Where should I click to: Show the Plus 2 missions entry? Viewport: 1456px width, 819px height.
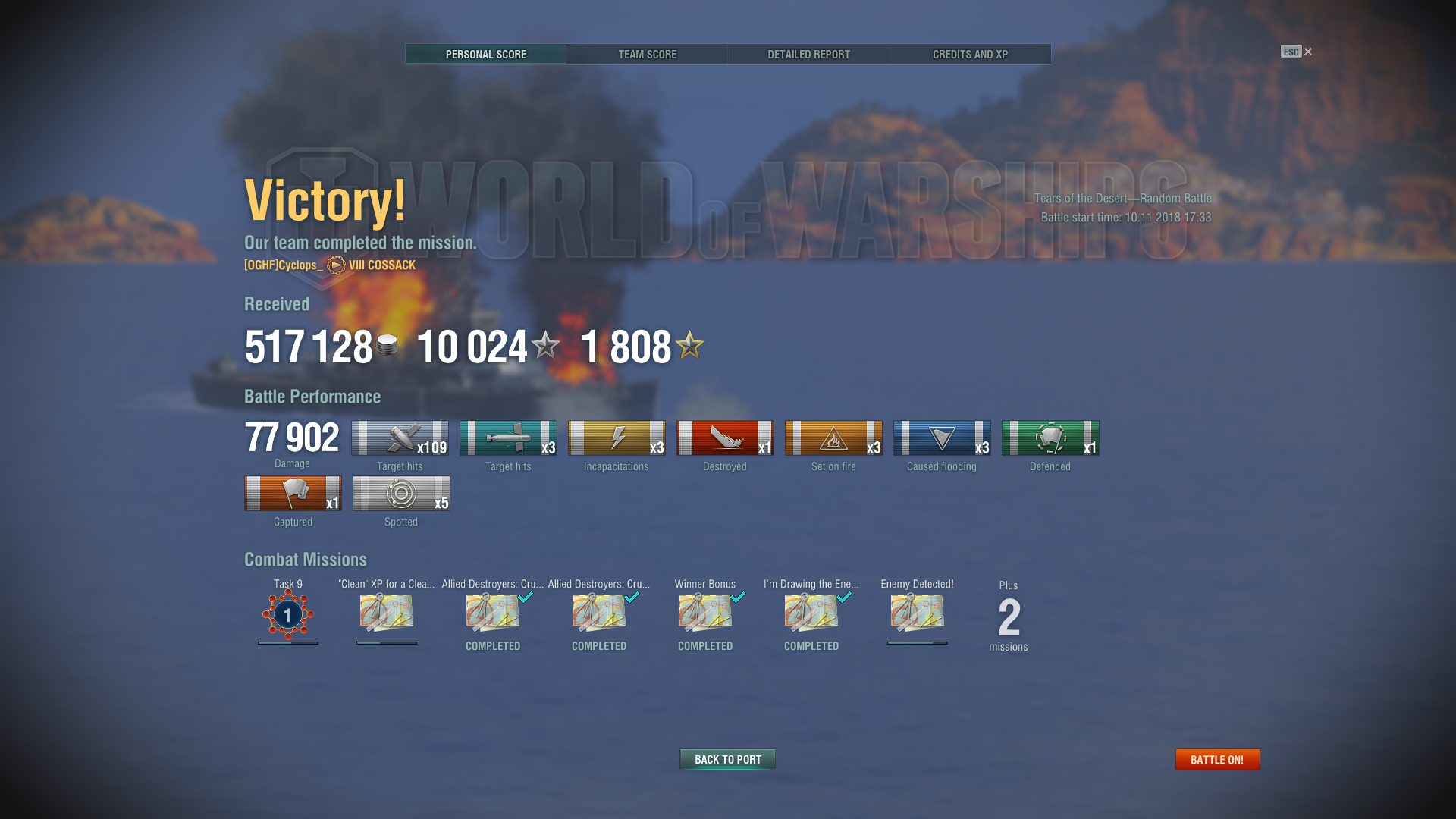coord(1009,617)
